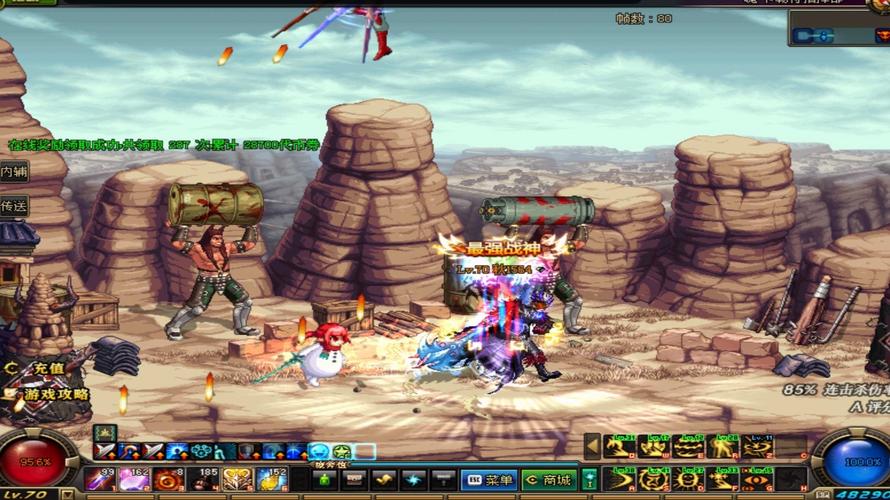The height and width of the screenshot is (500, 890).
Task: Click the 内辅 side button
Action: click(x=14, y=172)
